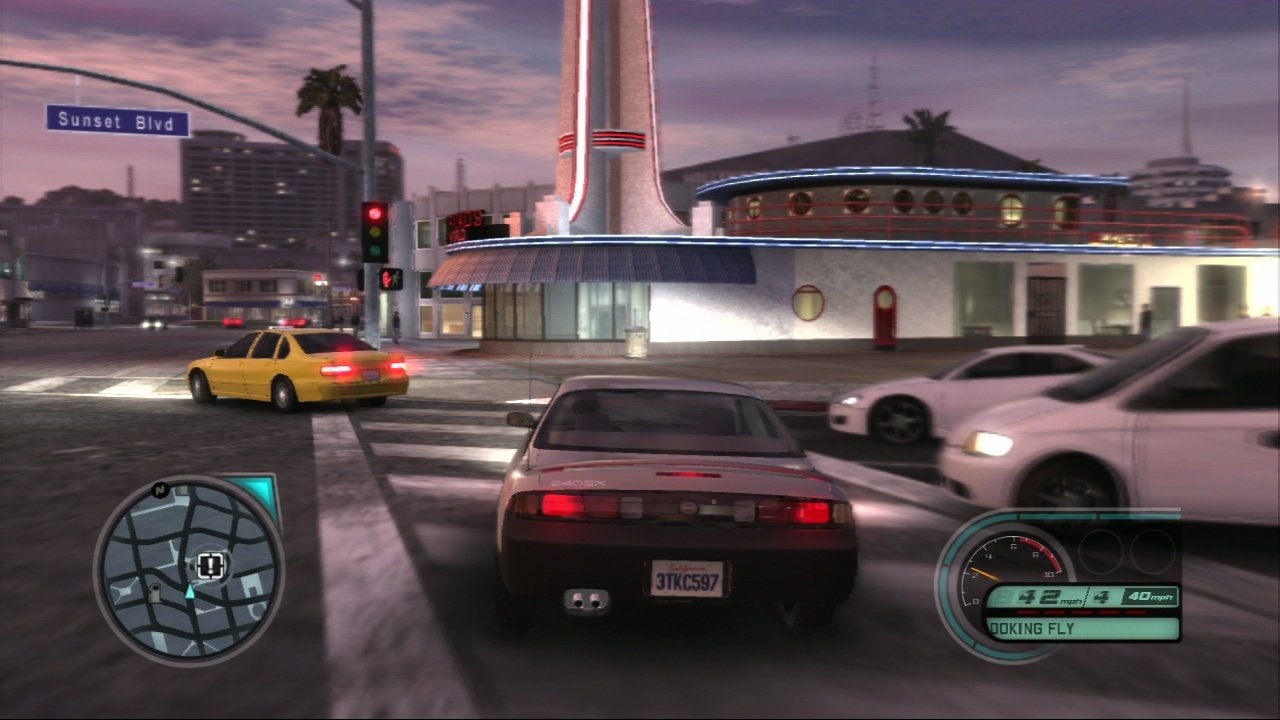The image size is (1280, 720).
Task: Click the mission exclamation marker on the minimap
Action: pos(210,565)
